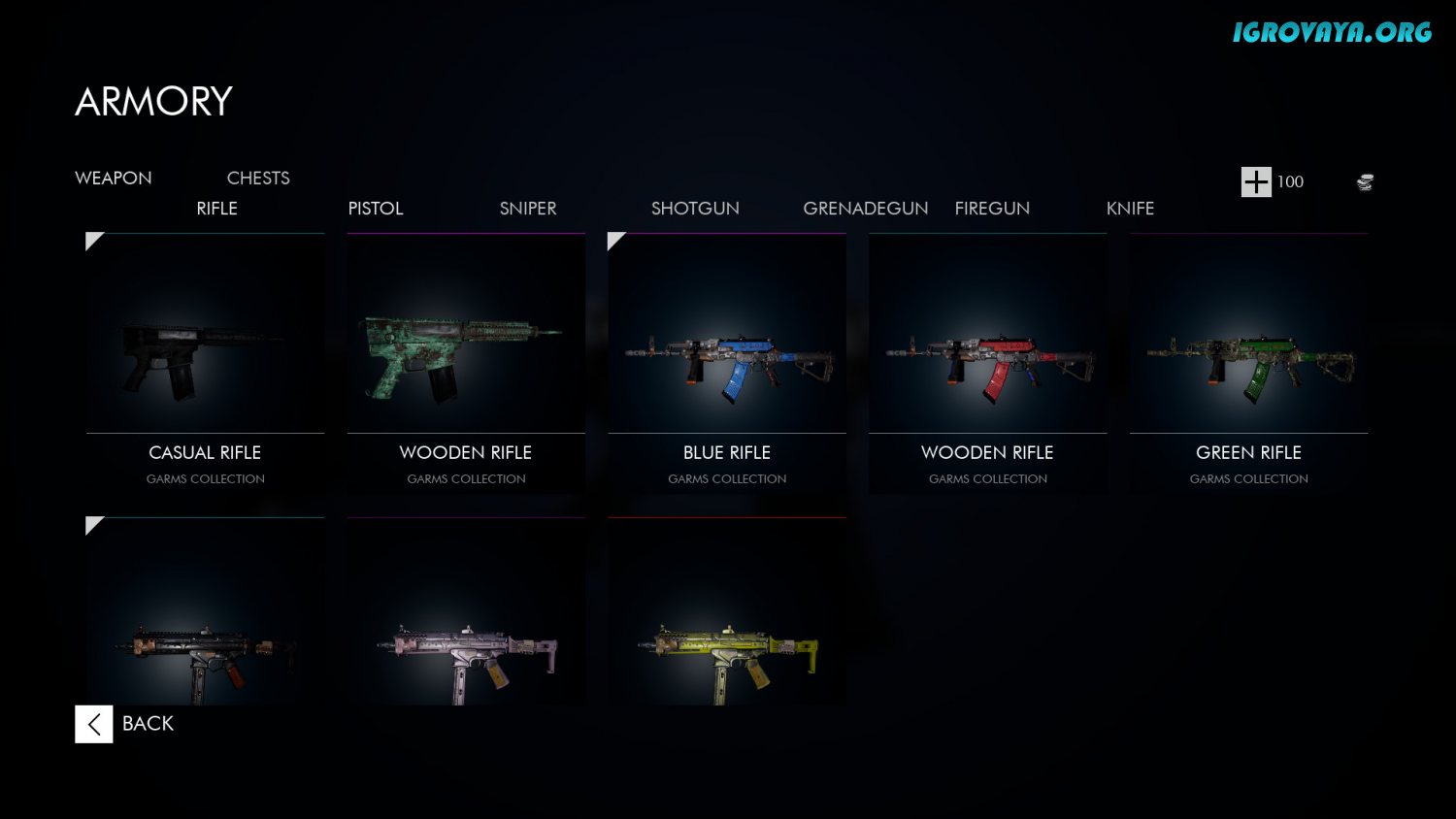Show the Pistol category
This screenshot has height=819, width=1456.
coord(376,209)
